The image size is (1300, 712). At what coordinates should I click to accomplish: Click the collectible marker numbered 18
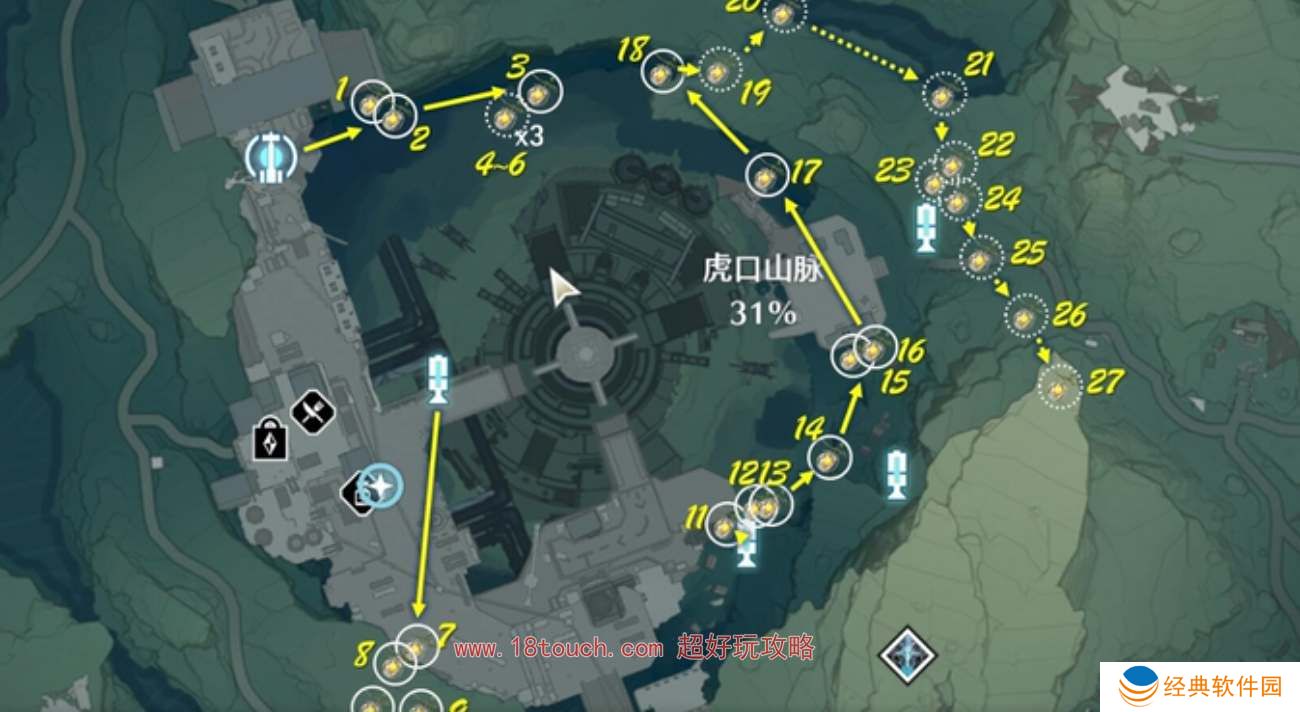660,72
